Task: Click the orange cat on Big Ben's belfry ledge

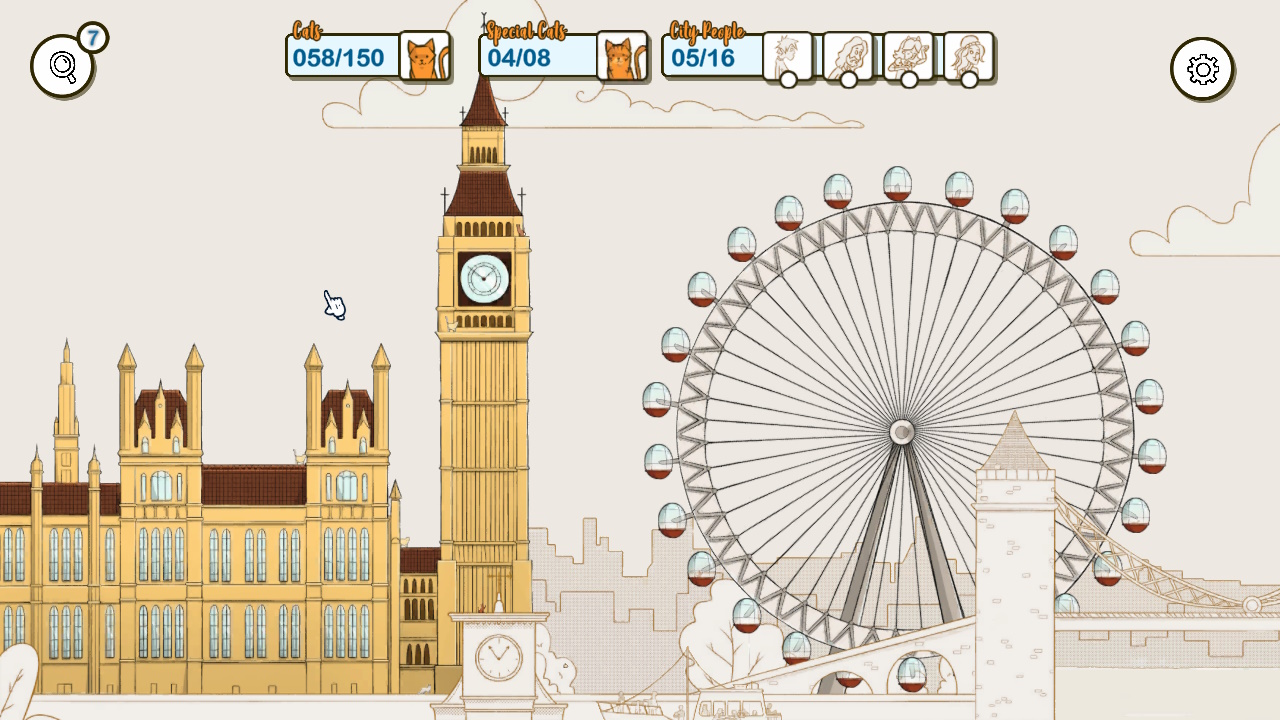Action: pyautogui.click(x=522, y=228)
